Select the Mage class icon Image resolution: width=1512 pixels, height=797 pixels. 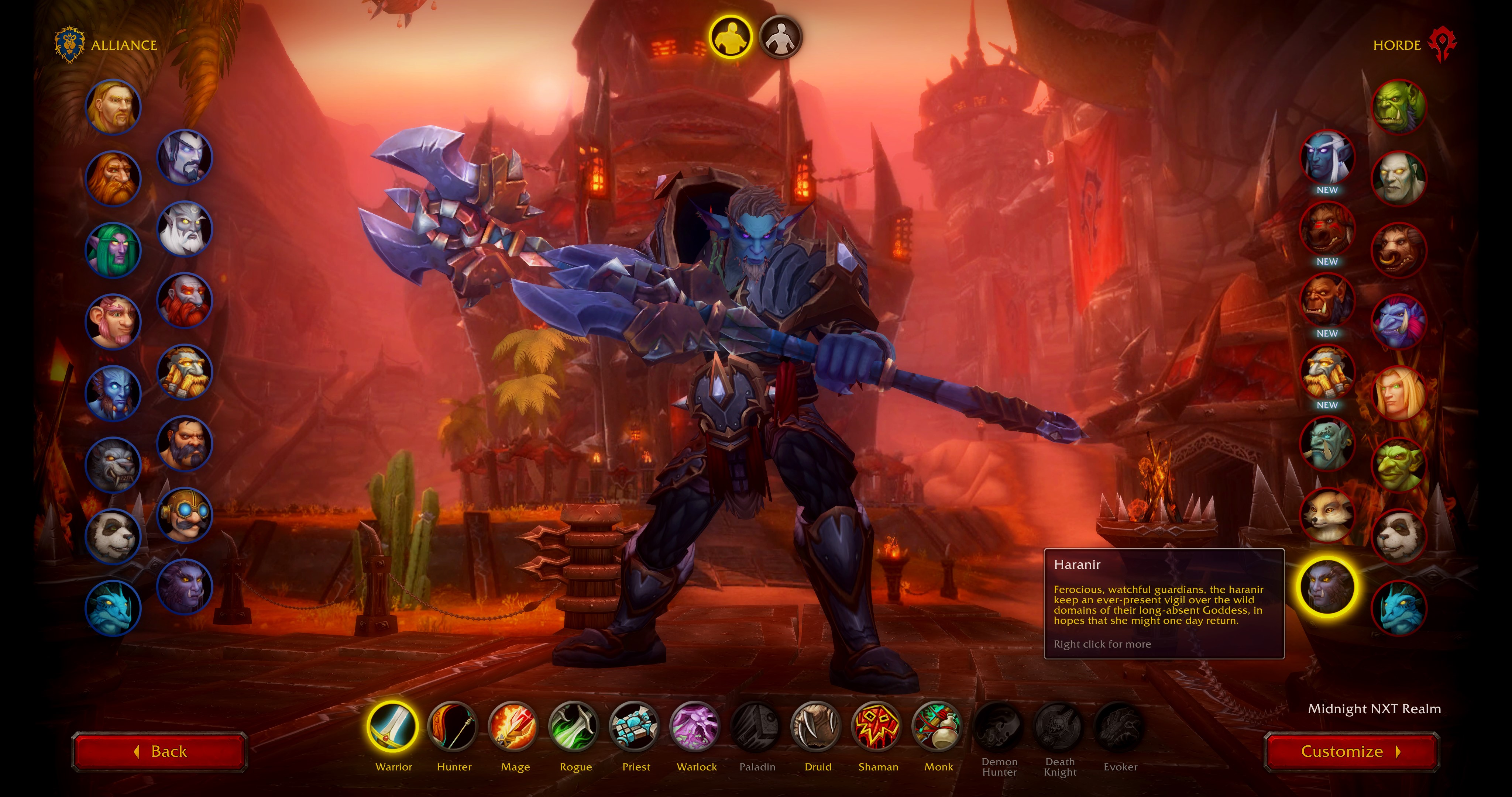click(515, 728)
